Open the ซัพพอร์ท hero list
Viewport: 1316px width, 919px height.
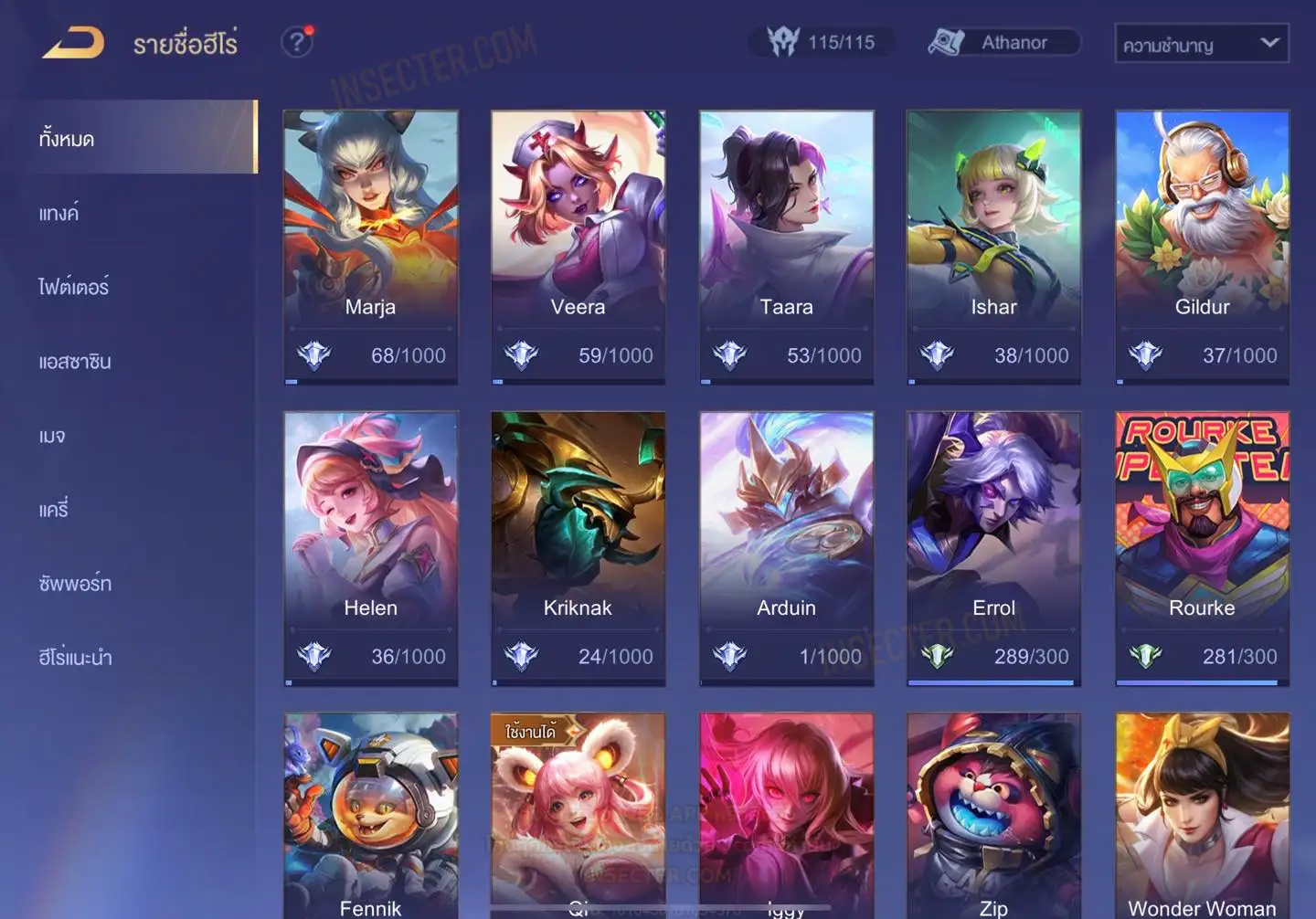click(x=75, y=583)
